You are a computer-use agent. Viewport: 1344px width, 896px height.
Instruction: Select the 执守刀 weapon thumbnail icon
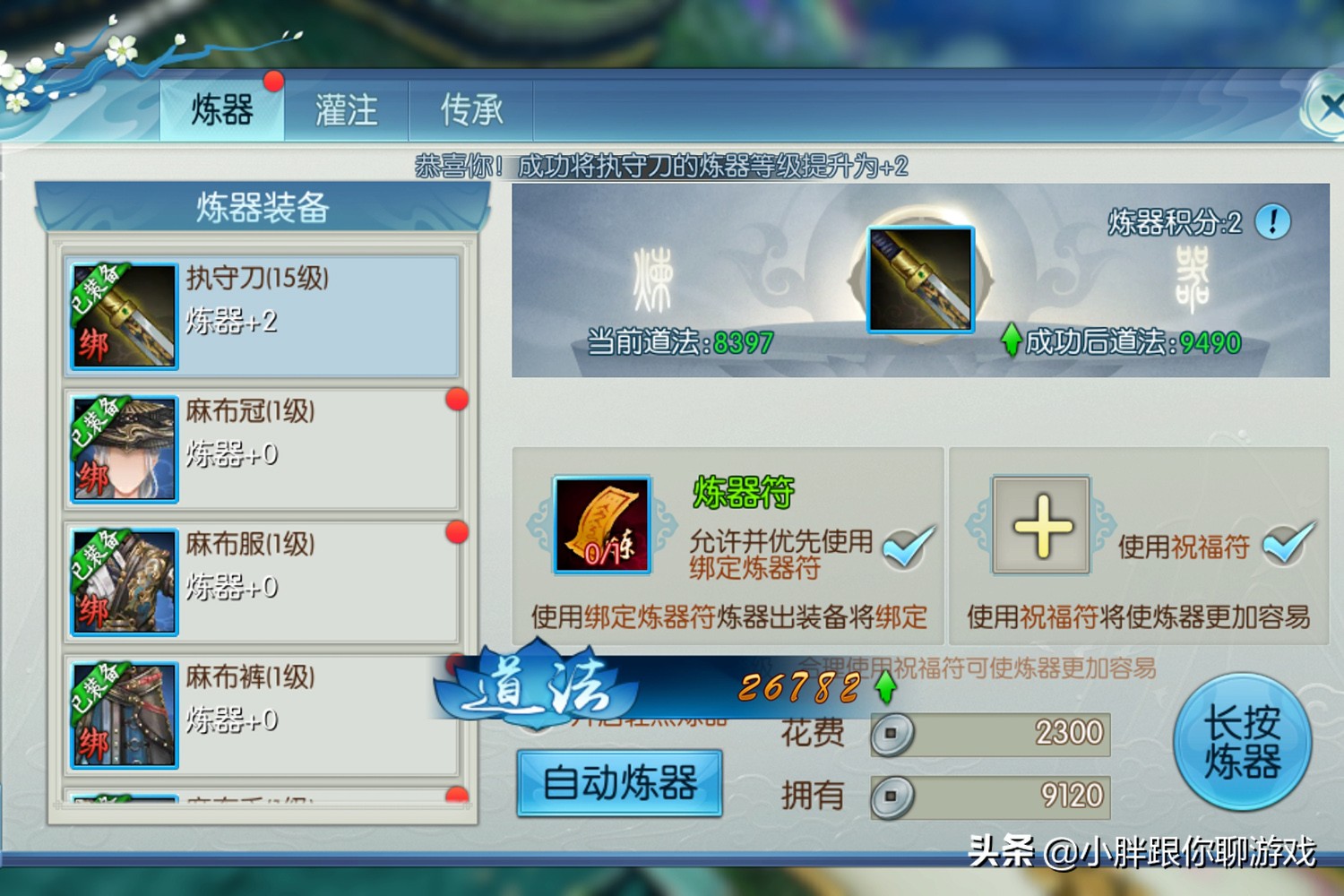(124, 315)
